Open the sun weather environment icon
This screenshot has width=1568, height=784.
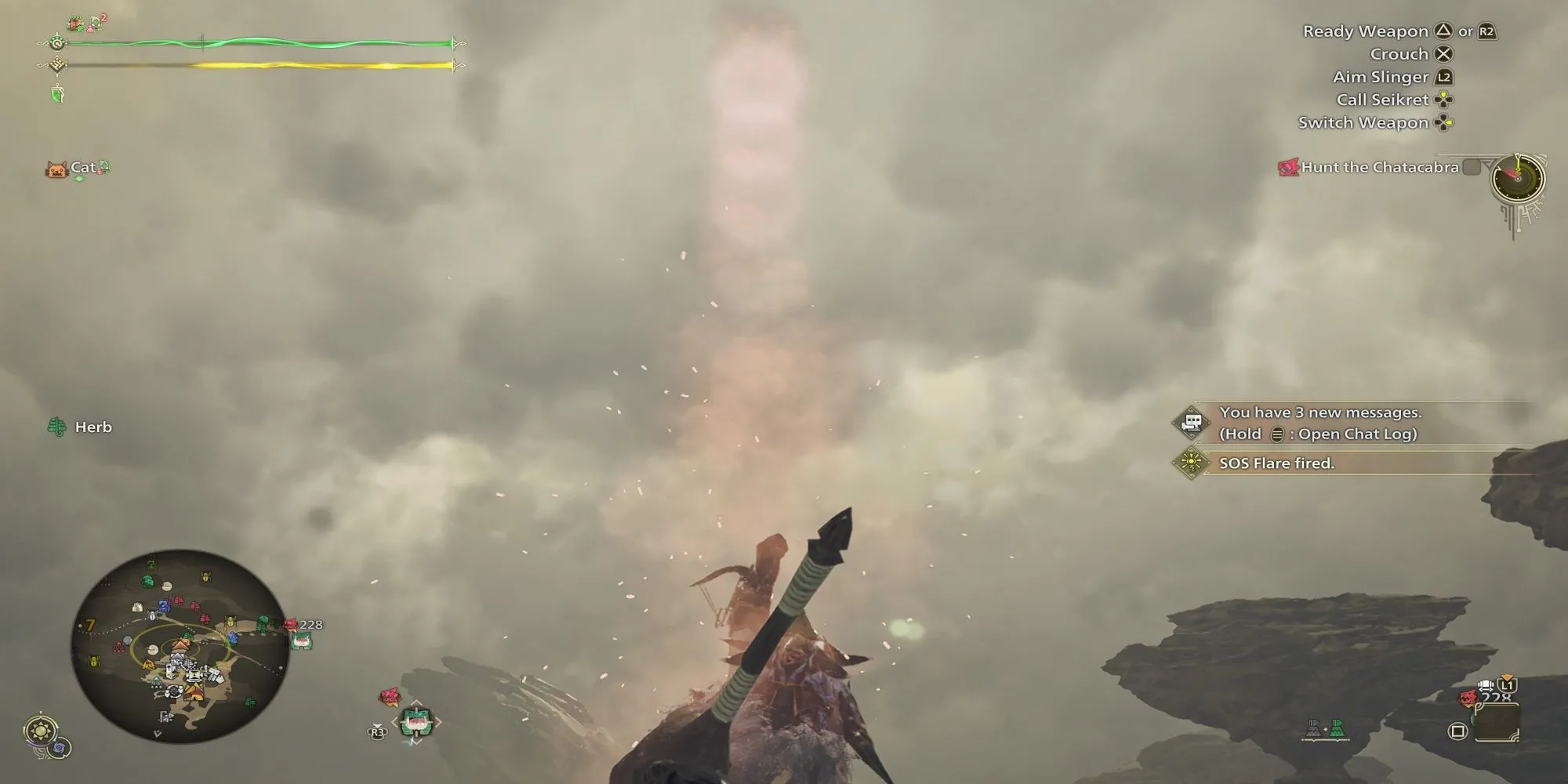(x=39, y=731)
